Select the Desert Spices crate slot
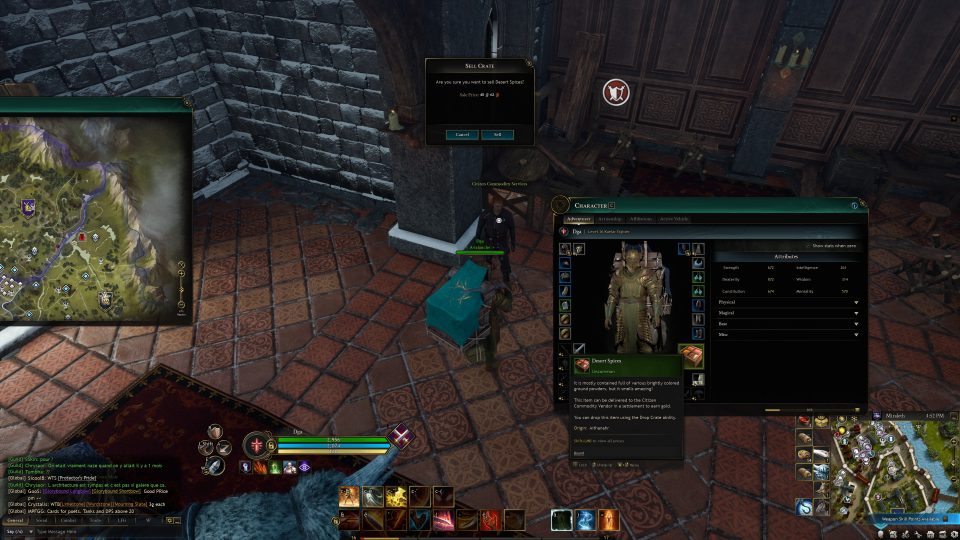 (690, 355)
